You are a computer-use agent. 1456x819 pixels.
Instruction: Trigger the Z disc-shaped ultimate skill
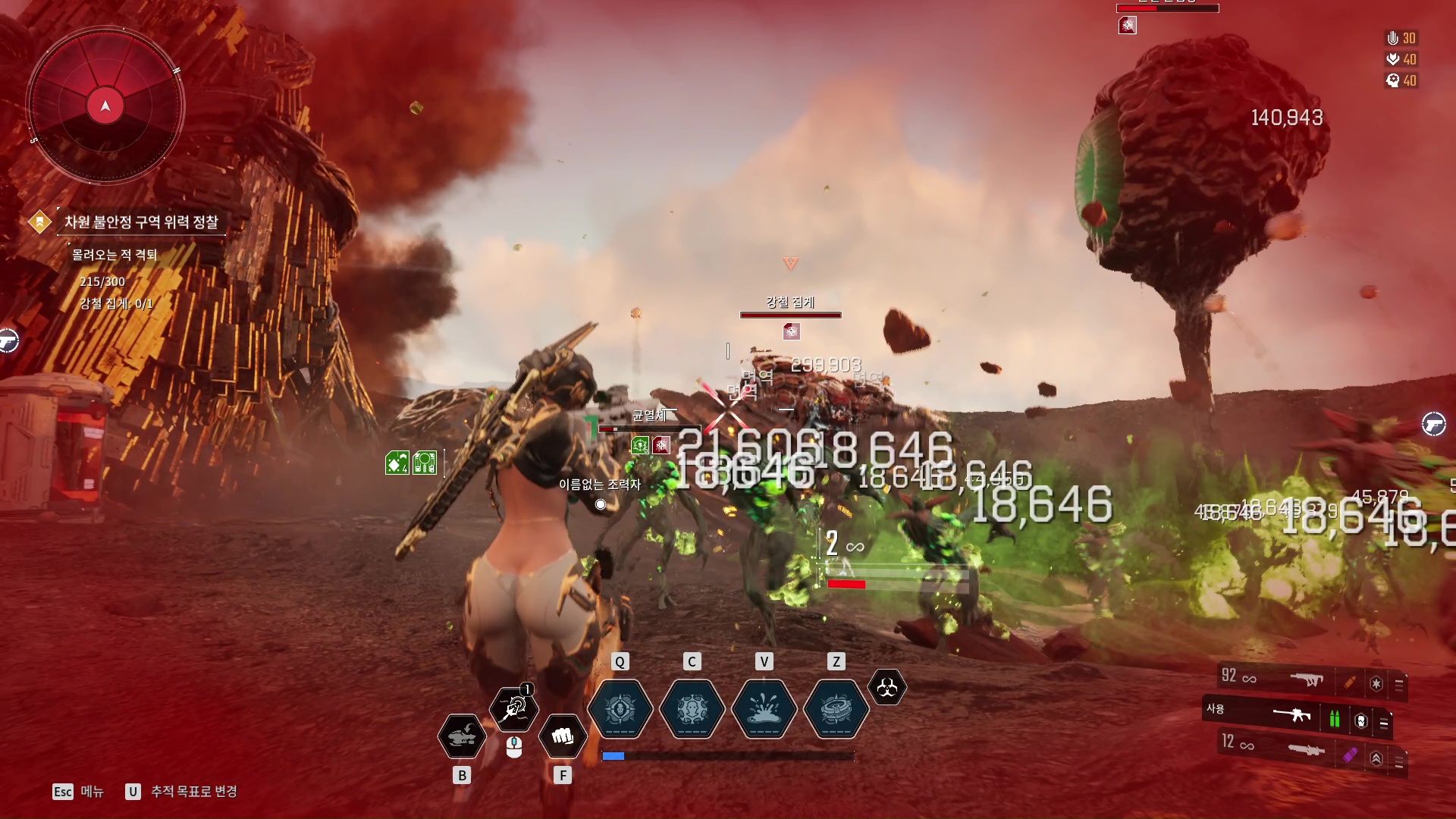(836, 709)
